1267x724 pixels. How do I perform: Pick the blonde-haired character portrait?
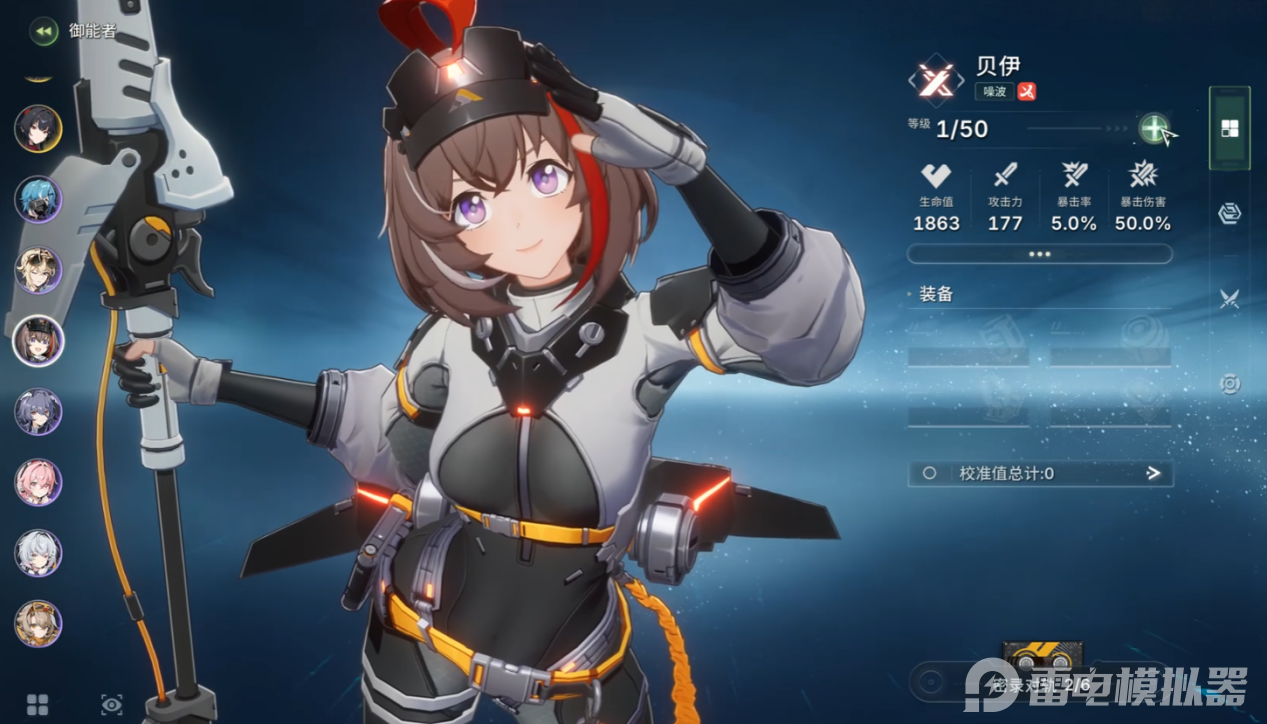tap(38, 270)
